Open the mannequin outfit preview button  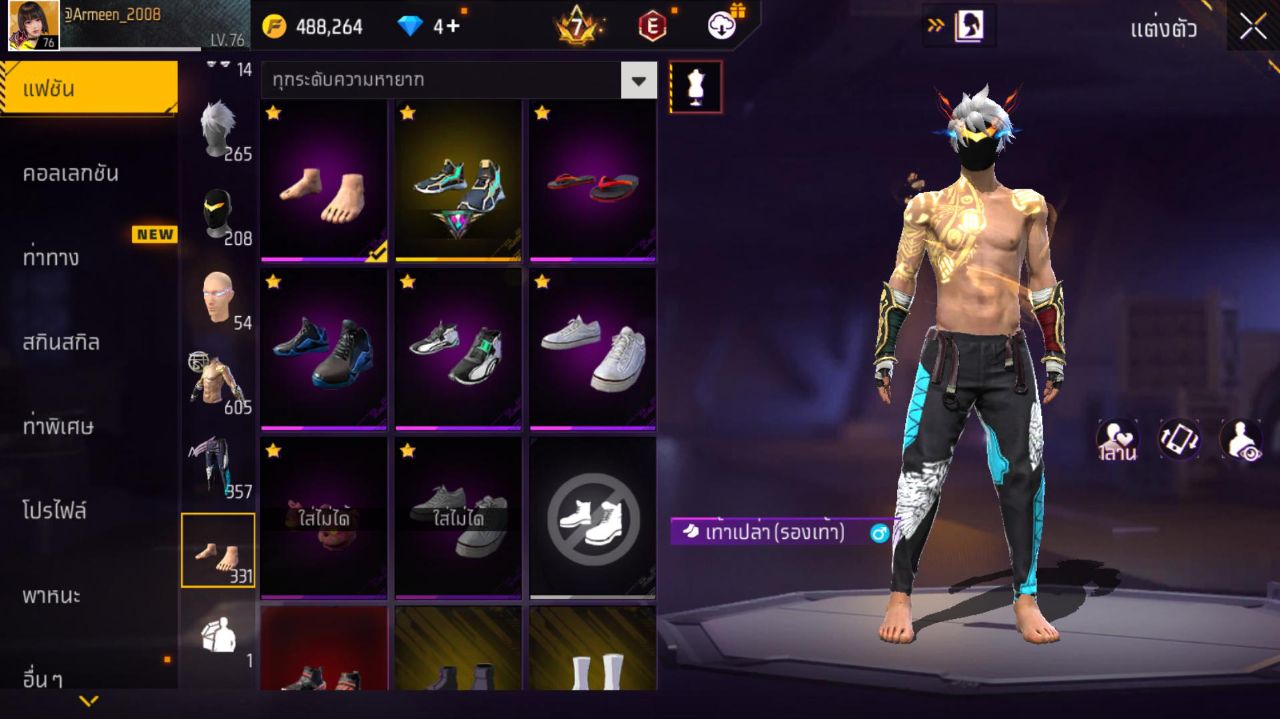point(695,87)
